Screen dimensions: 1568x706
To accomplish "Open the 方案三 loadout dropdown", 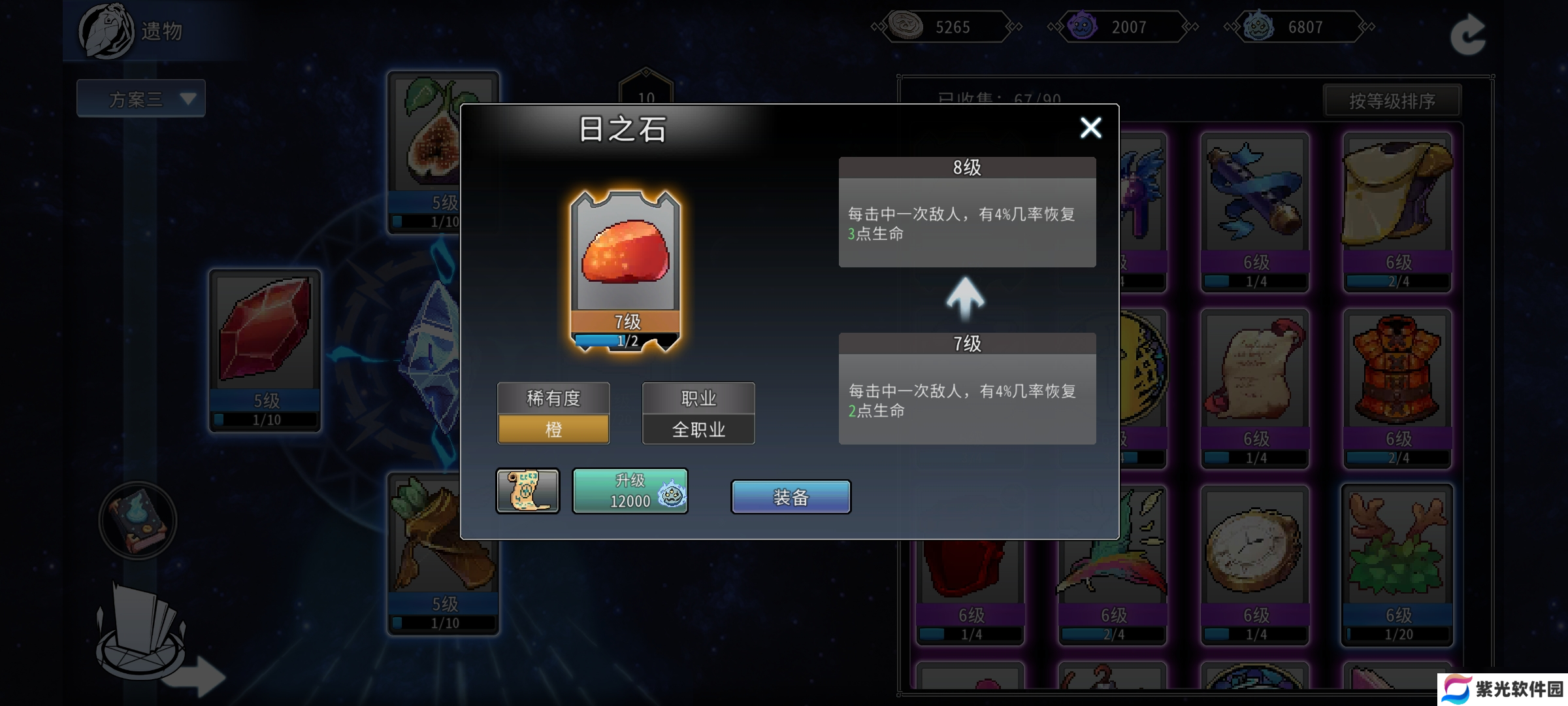I will coord(141,99).
